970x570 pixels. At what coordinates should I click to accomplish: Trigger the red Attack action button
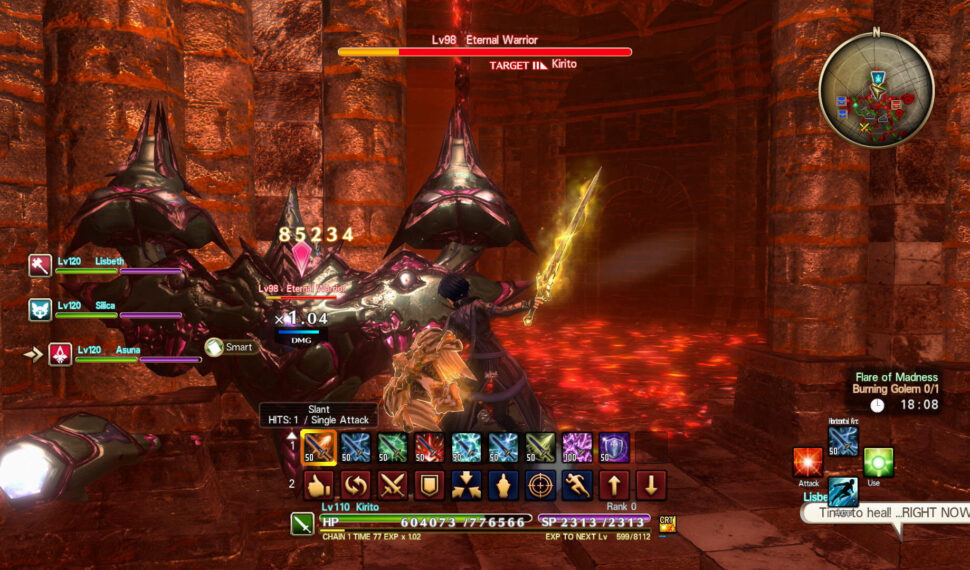point(808,462)
